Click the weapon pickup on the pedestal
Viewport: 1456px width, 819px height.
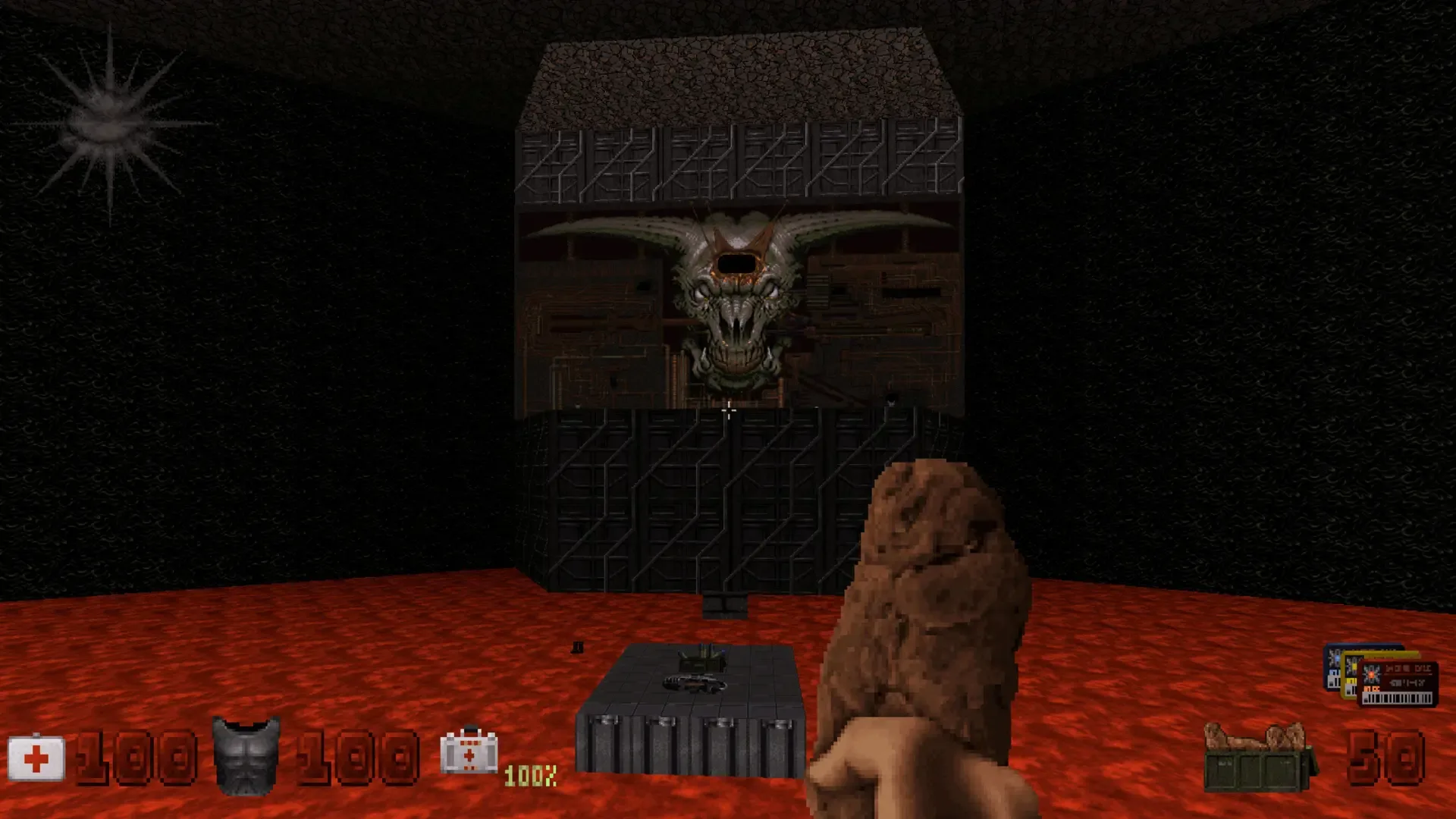(694, 682)
